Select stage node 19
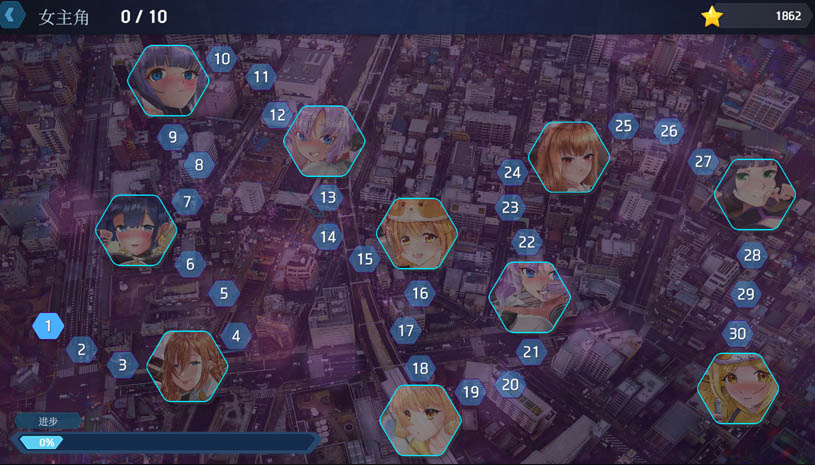 [470, 392]
